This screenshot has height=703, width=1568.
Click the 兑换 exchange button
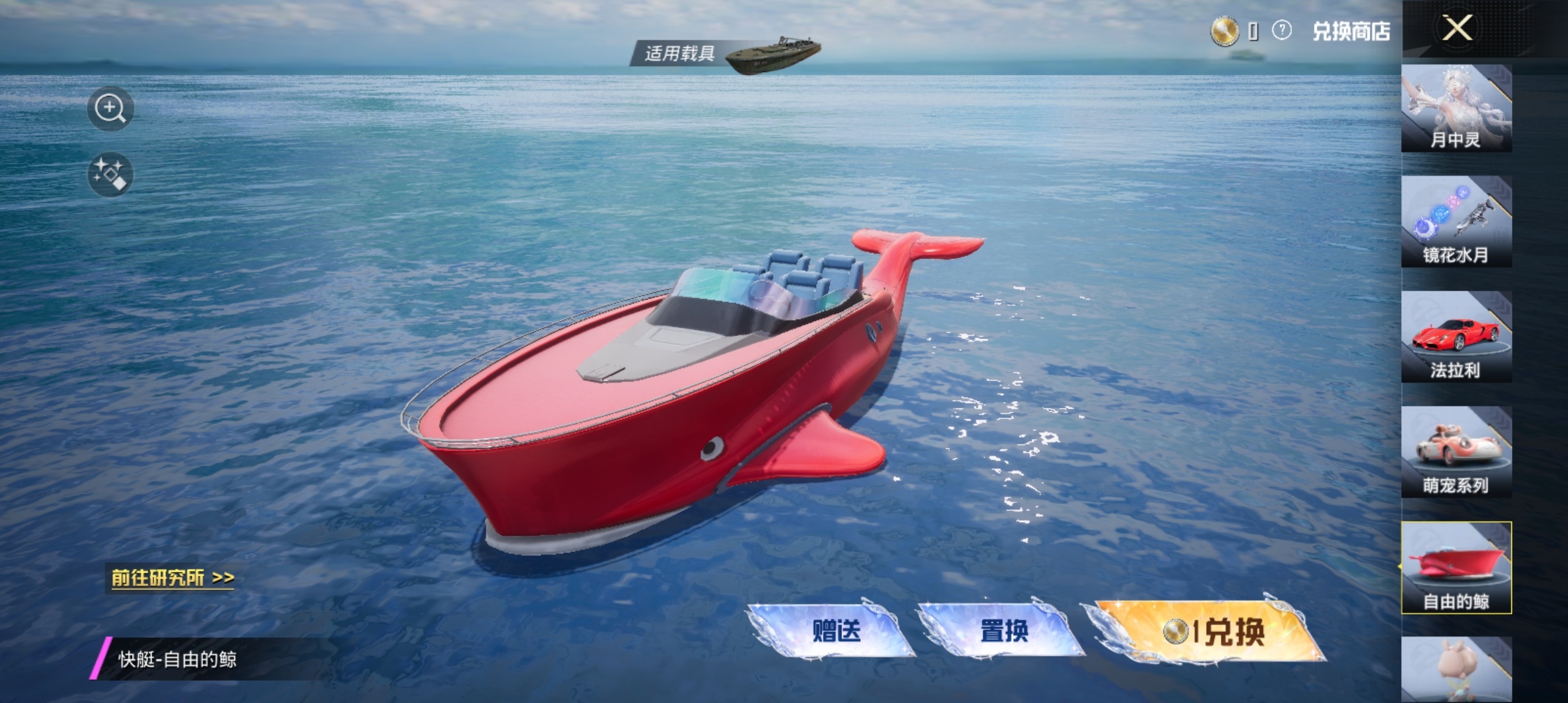point(1210,631)
